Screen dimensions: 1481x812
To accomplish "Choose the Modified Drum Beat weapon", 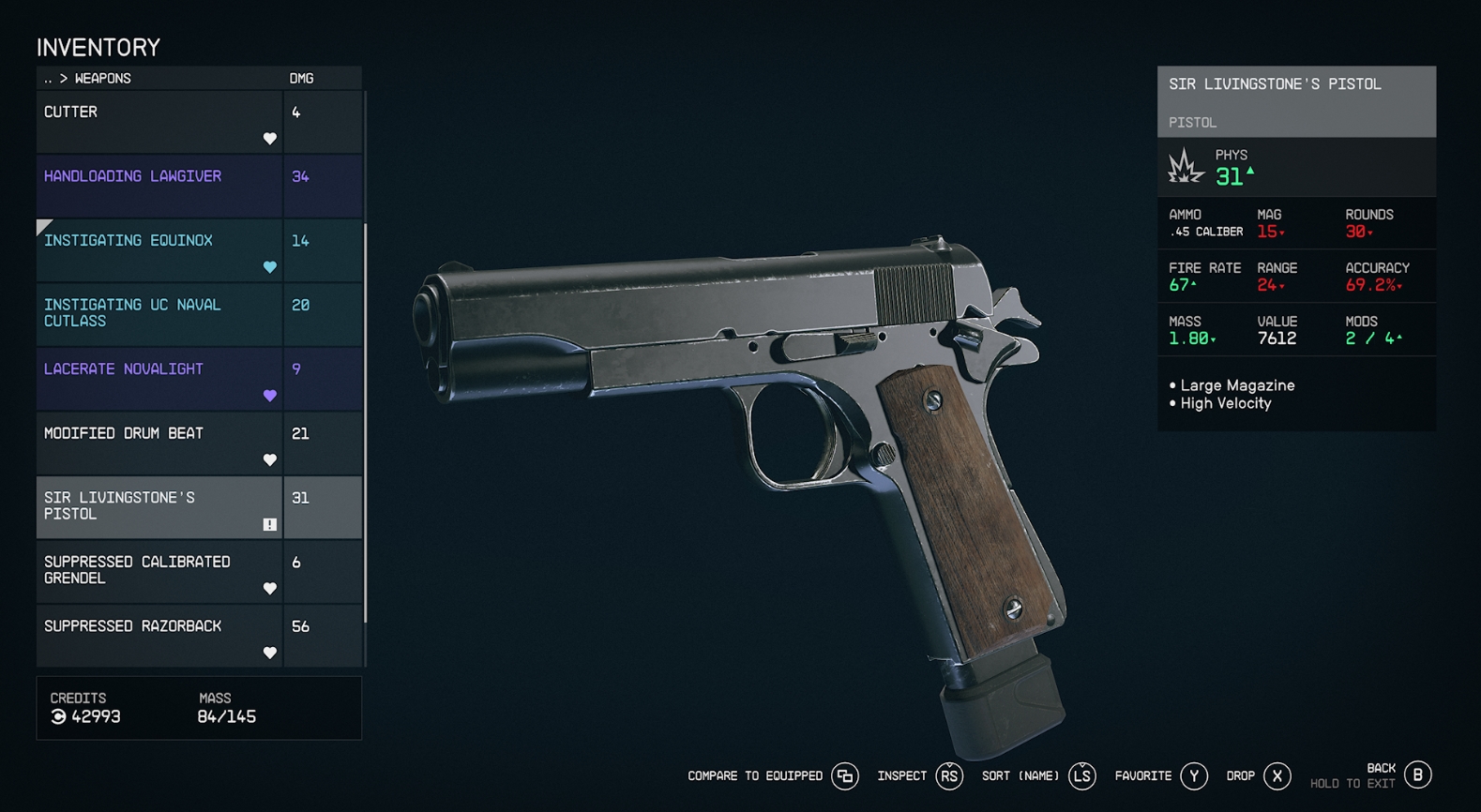I will 159,443.
